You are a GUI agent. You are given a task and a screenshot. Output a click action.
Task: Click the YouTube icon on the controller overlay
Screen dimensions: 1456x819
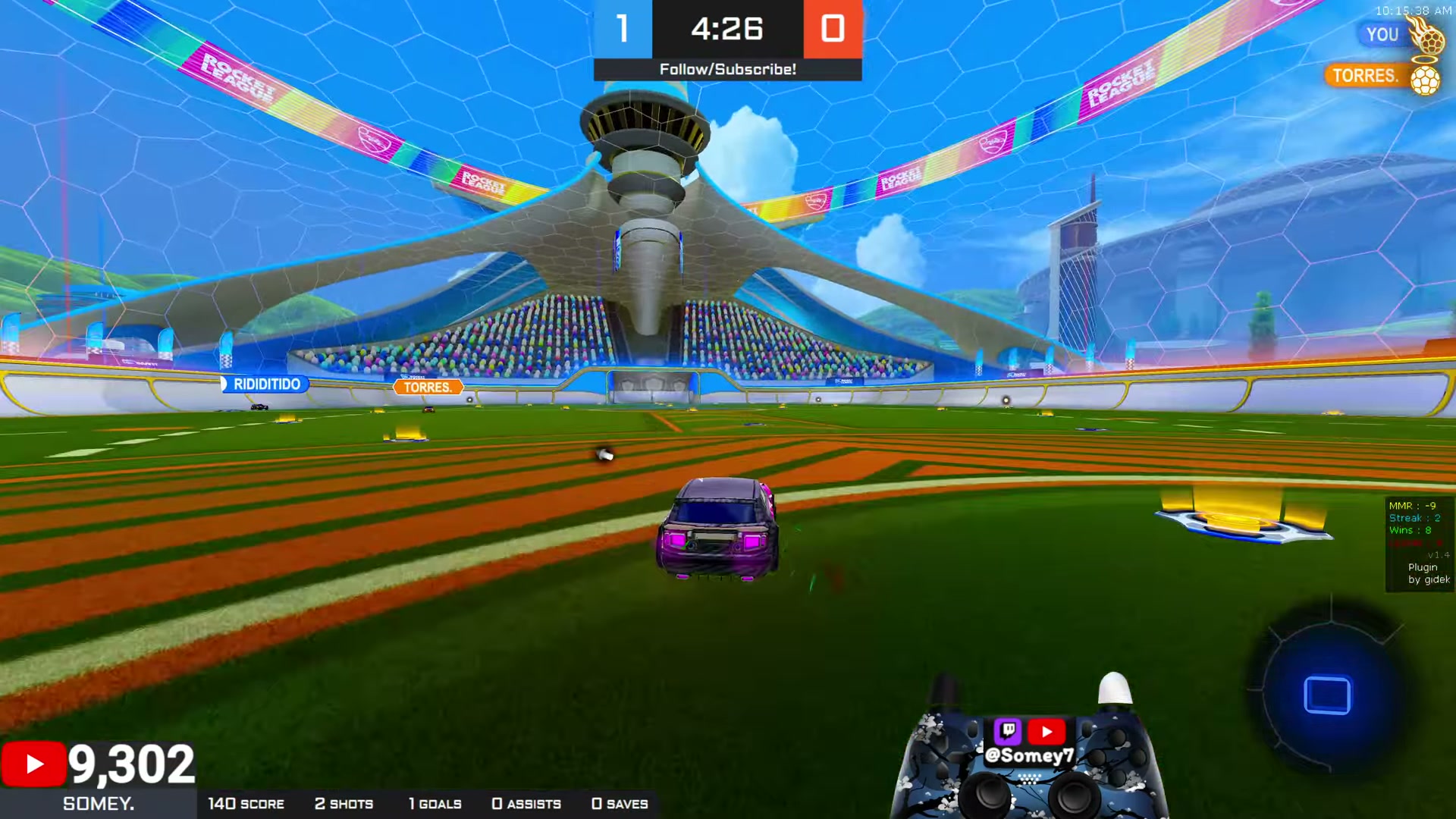1047,731
